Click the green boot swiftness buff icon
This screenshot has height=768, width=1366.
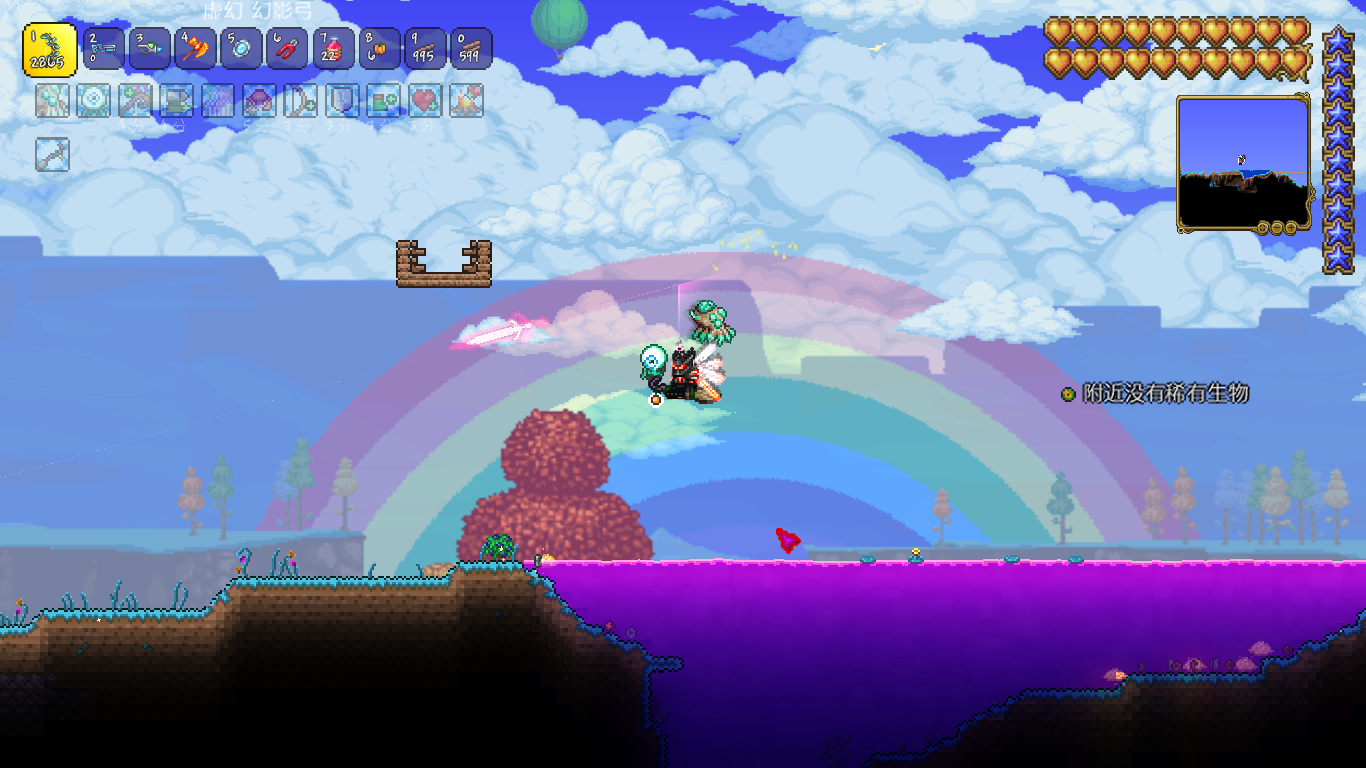(x=384, y=100)
